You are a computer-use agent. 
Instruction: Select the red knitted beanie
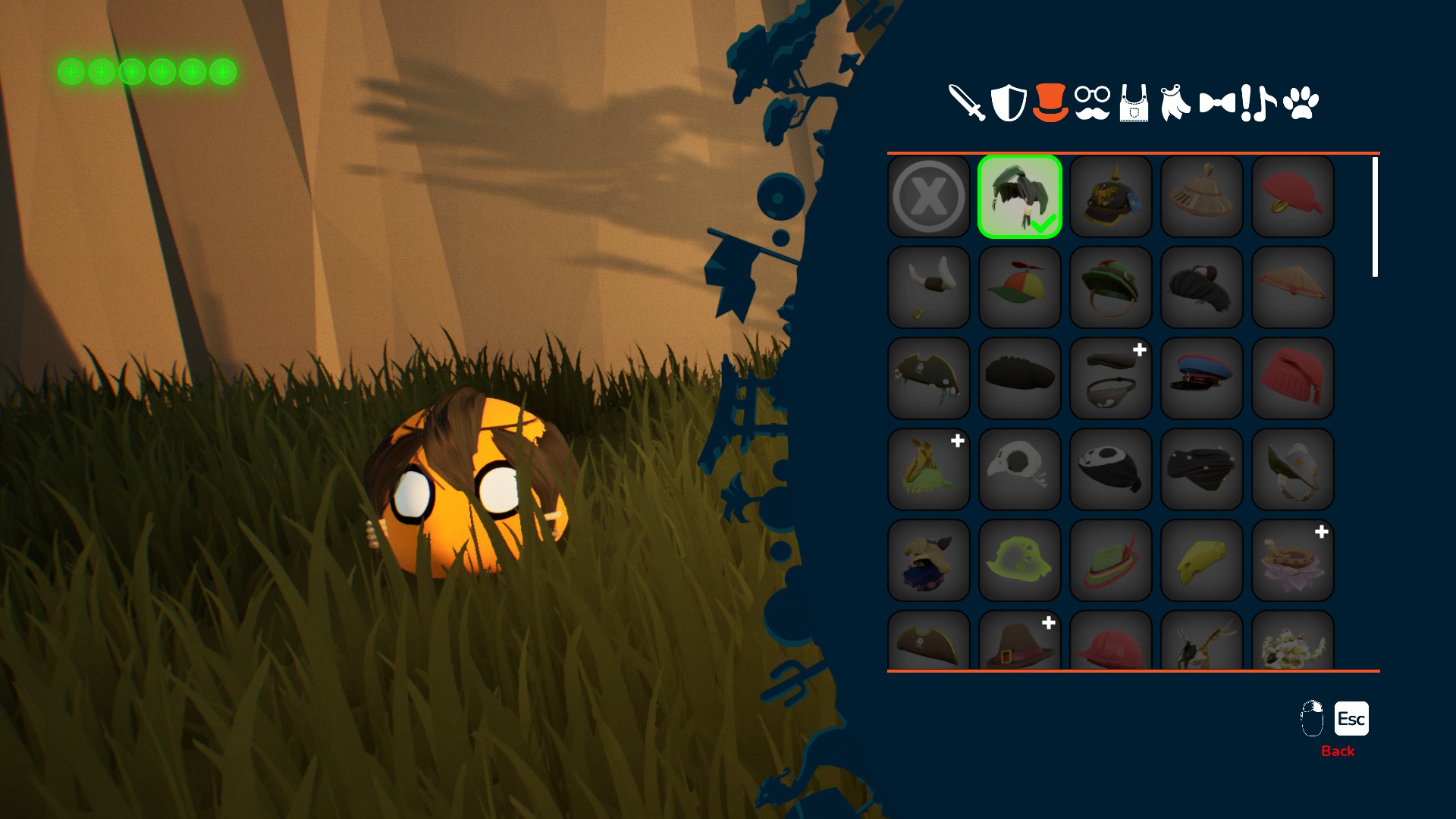(x=1293, y=379)
